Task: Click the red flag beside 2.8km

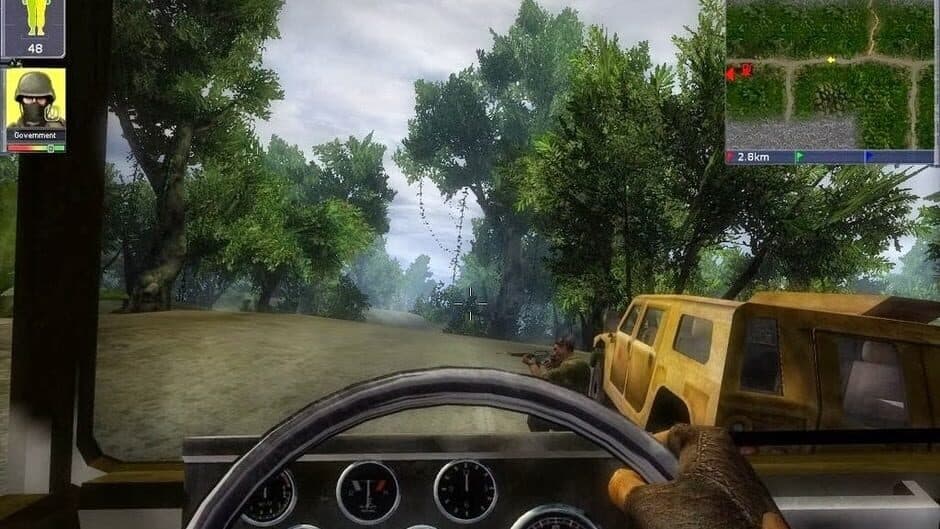Action: (x=730, y=157)
